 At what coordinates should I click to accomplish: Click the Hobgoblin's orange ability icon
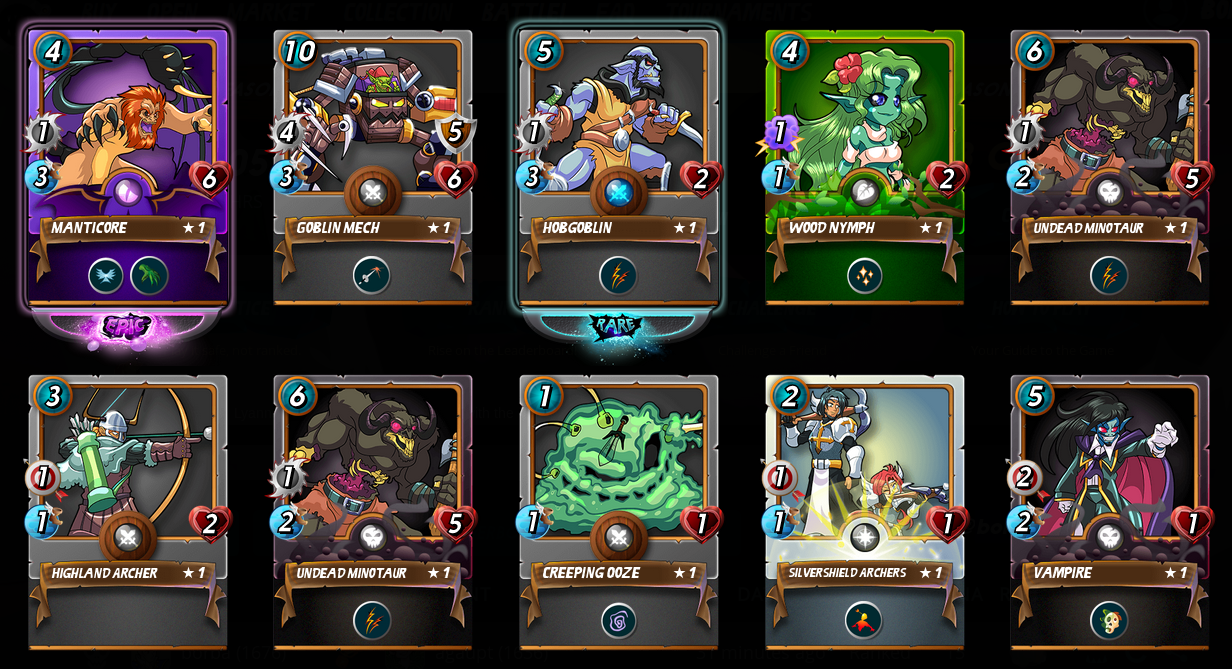tap(618, 275)
